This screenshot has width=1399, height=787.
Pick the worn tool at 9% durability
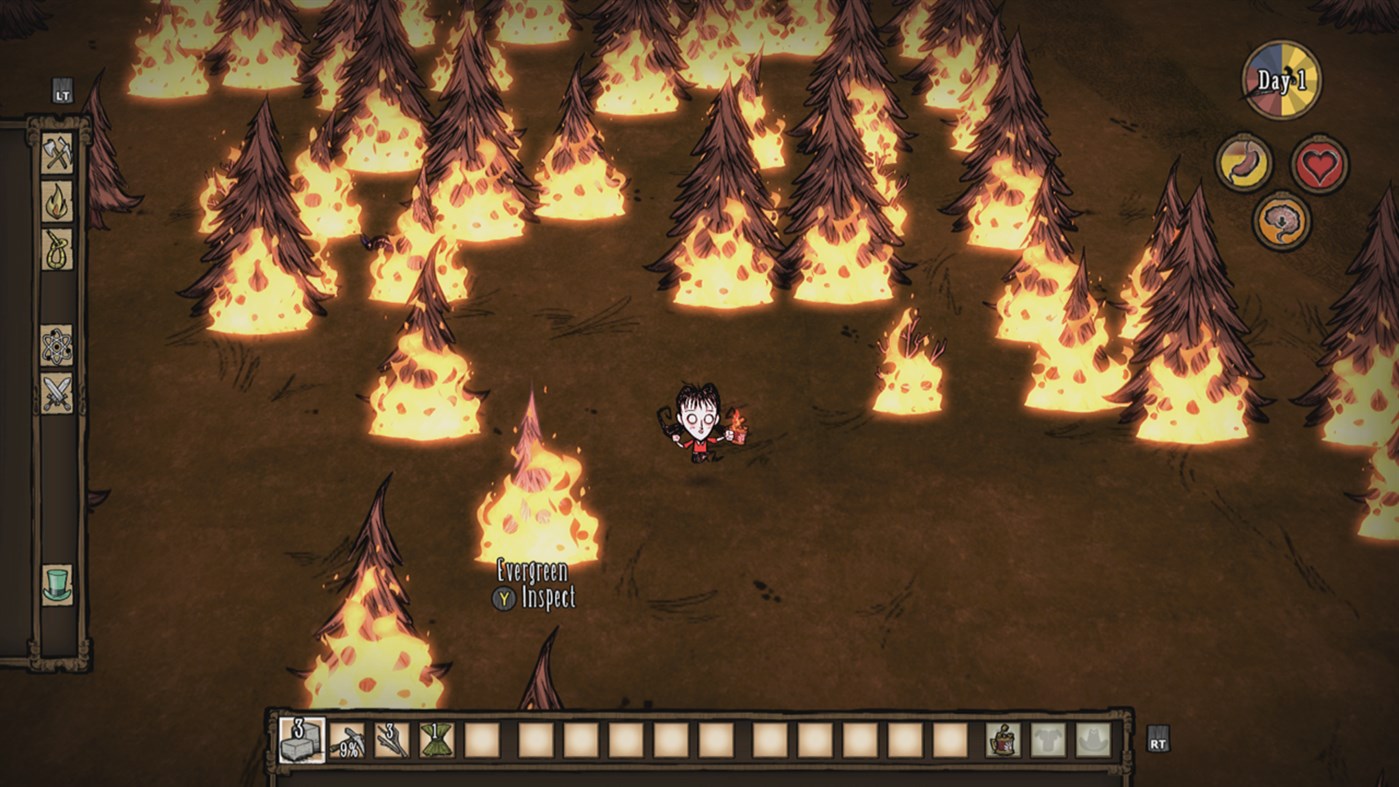pos(347,741)
